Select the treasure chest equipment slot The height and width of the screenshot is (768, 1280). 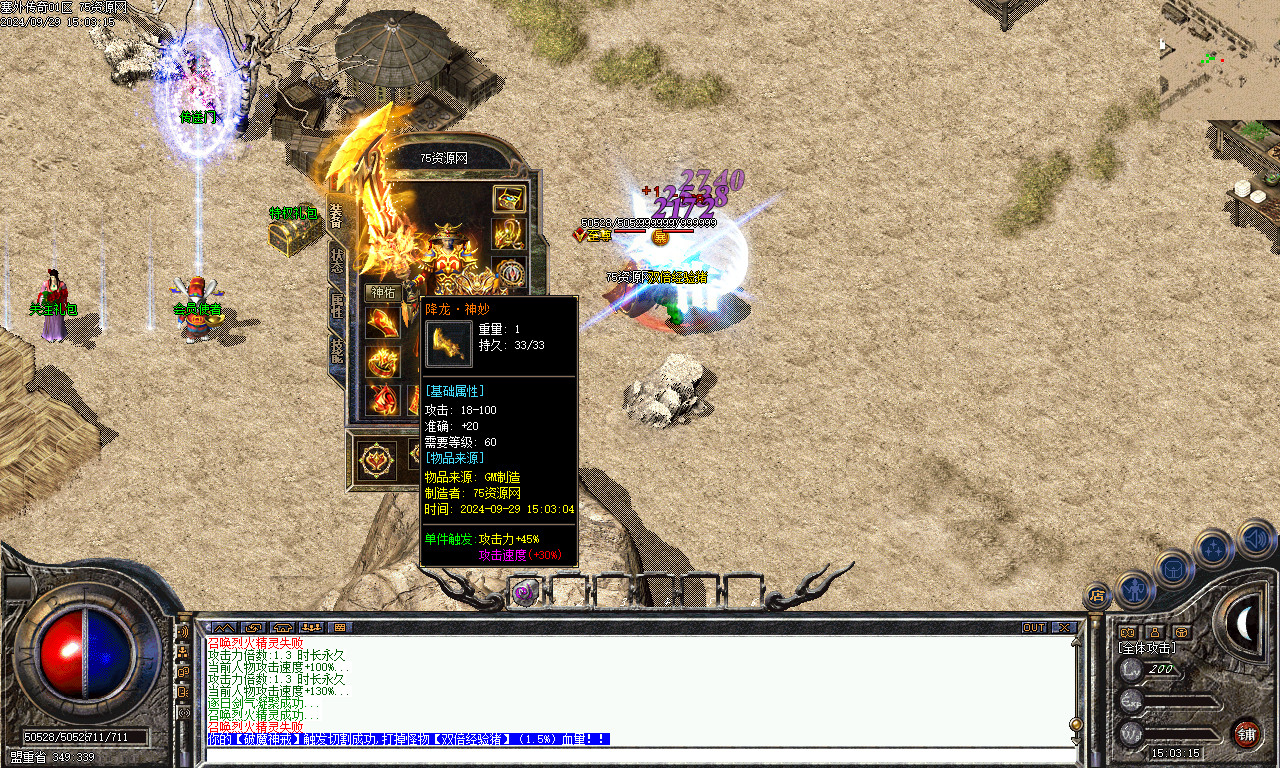click(509, 198)
